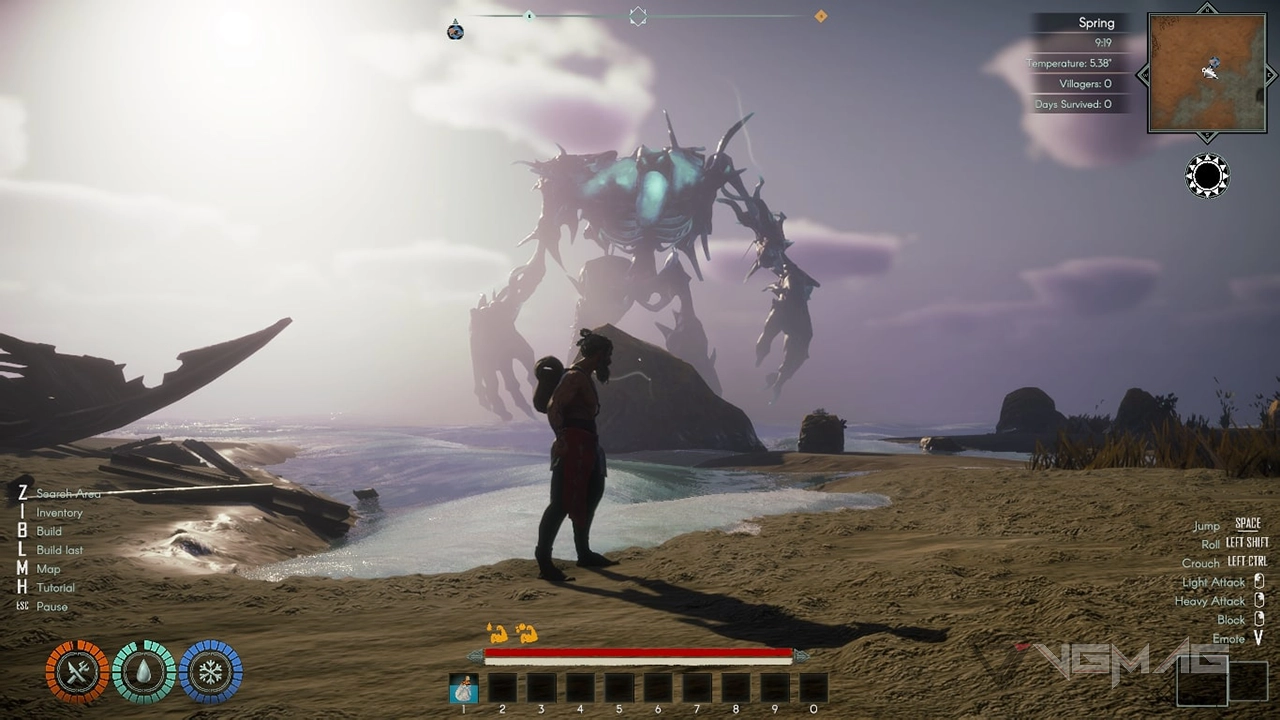Click the blue snowflake temperature gauge

pyautogui.click(x=211, y=671)
